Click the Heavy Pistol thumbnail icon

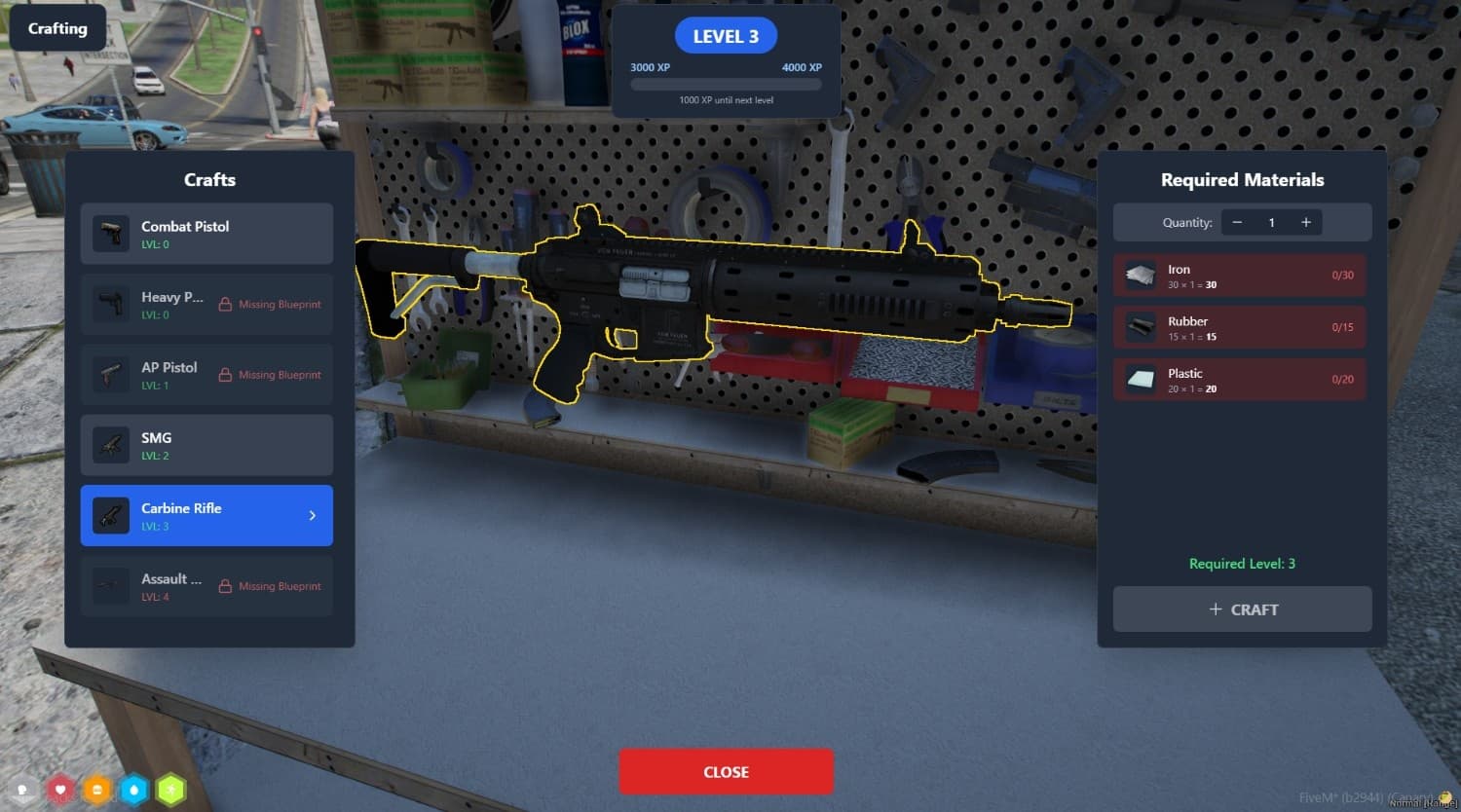point(110,304)
